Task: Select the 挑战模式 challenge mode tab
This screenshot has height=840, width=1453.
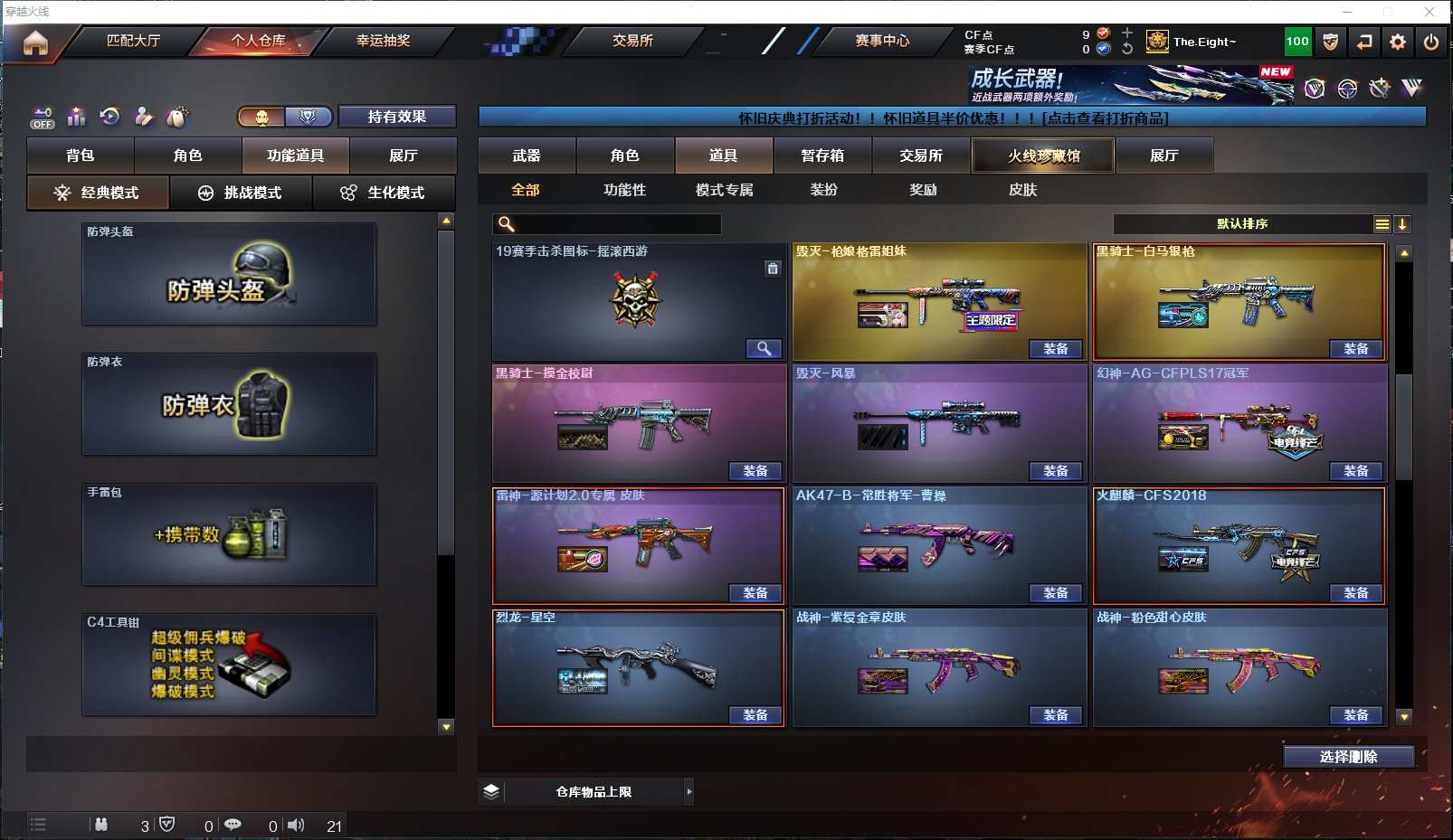Action: coord(241,193)
